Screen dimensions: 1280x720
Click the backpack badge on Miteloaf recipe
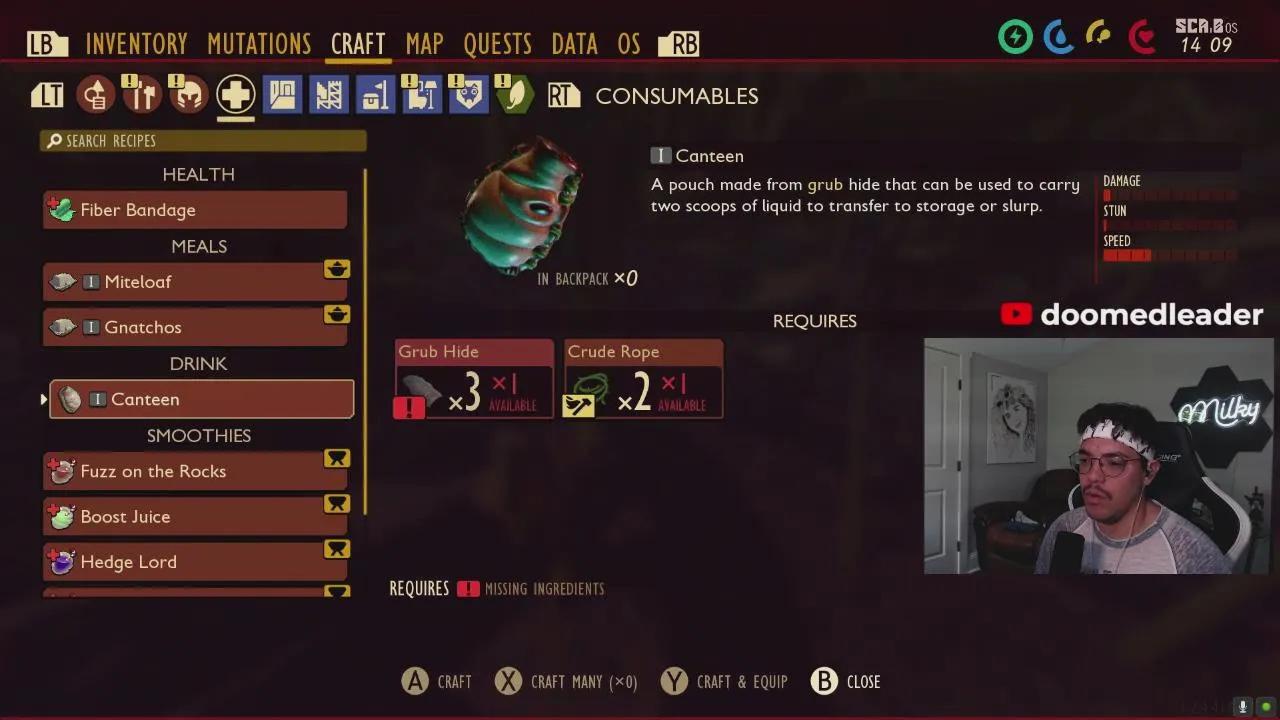tap(337, 269)
